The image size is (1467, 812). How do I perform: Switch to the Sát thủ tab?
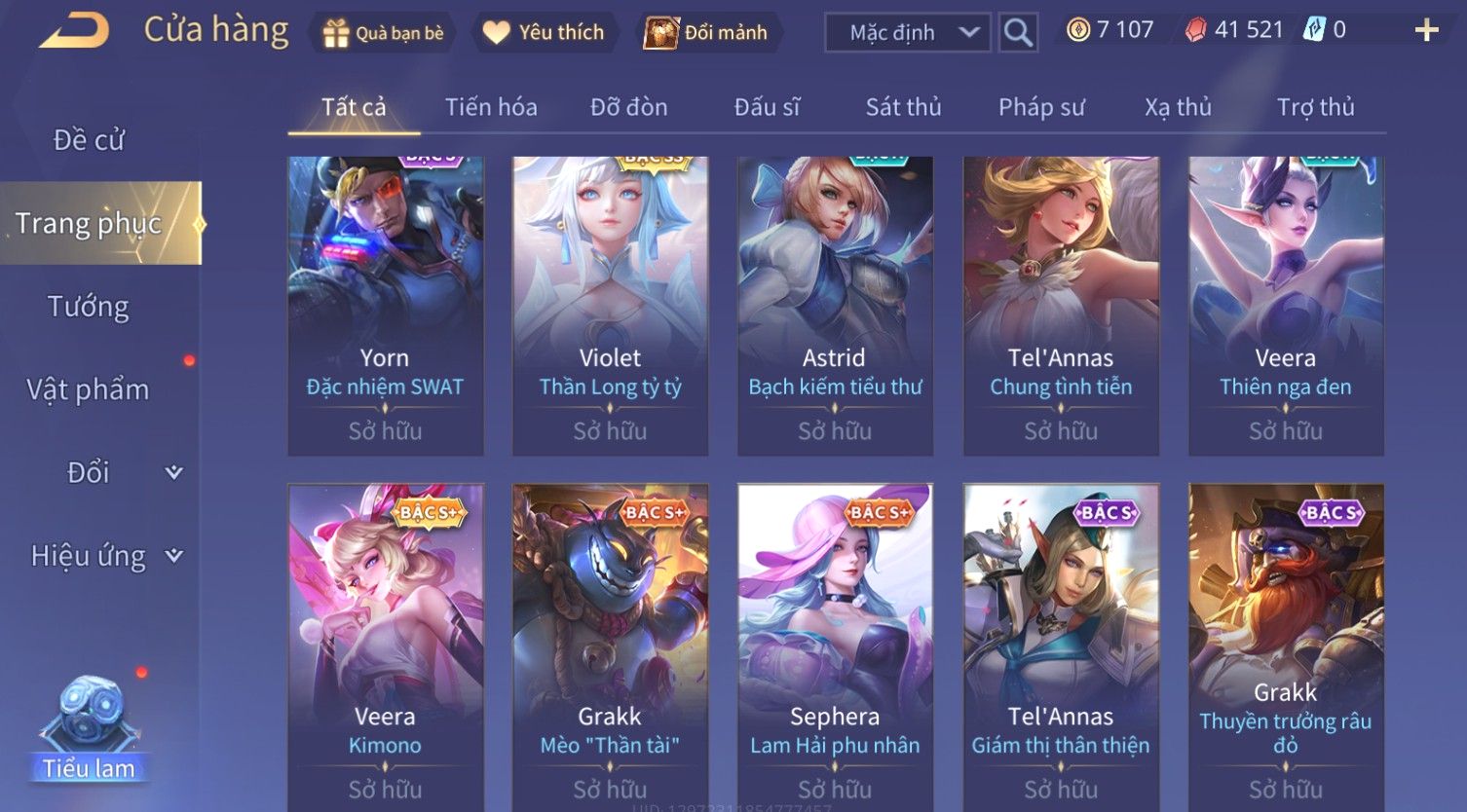point(903,107)
